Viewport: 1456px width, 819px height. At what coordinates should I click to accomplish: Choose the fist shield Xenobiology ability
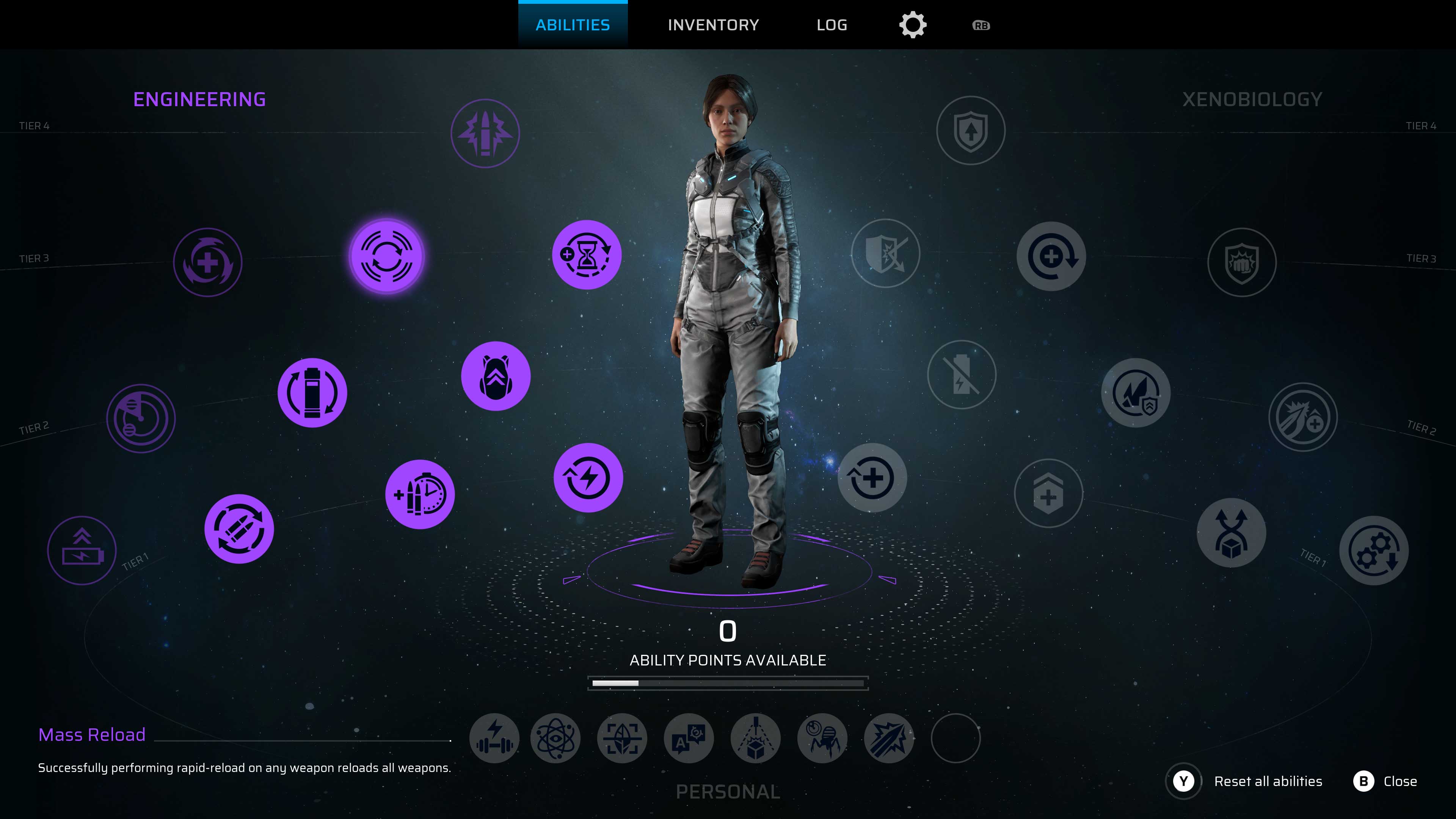pos(1242,262)
